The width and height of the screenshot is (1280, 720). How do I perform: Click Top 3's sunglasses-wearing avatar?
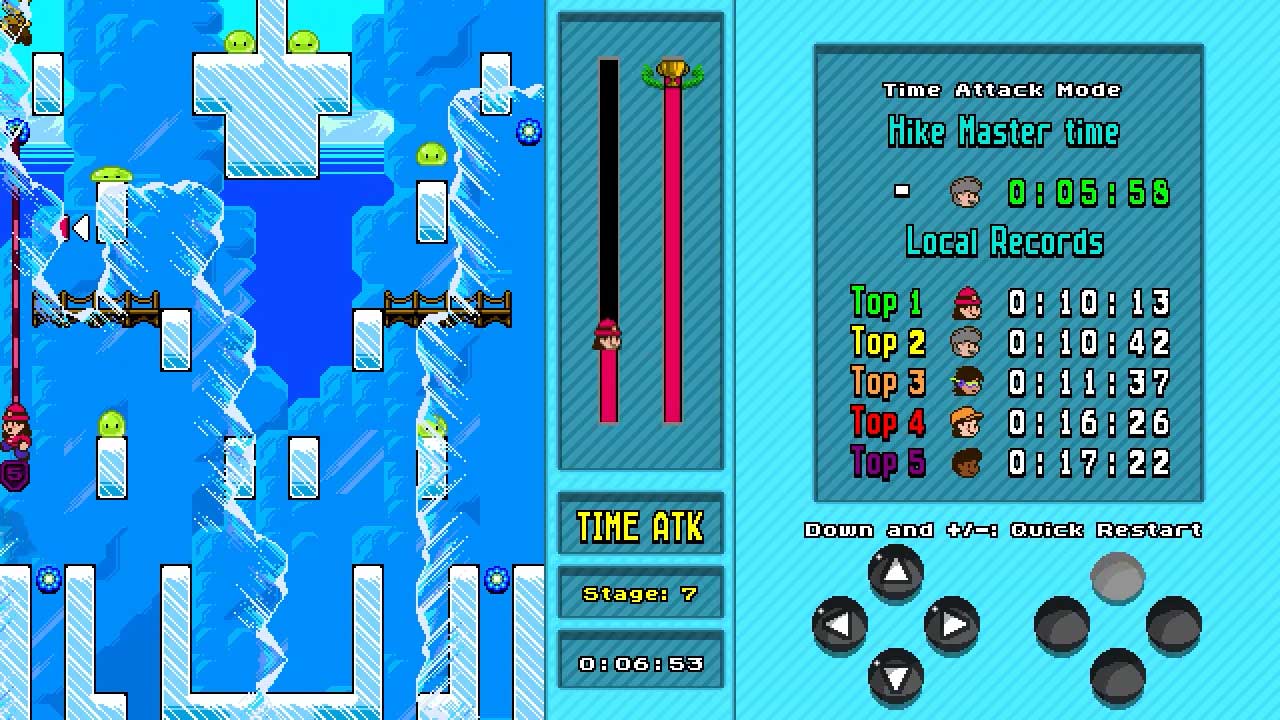pyautogui.click(x=966, y=383)
